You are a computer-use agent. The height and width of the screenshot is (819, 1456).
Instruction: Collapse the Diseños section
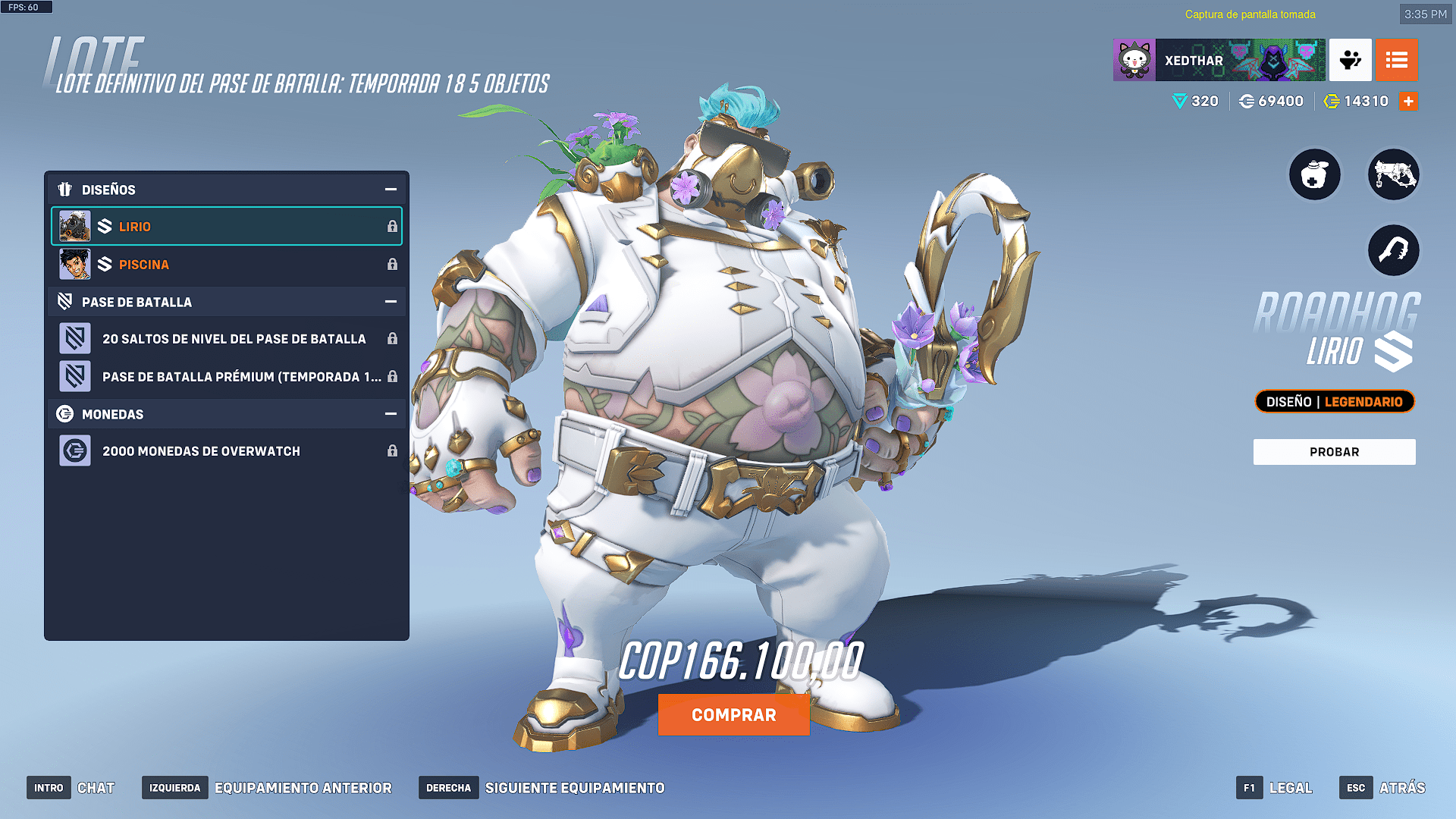click(391, 190)
